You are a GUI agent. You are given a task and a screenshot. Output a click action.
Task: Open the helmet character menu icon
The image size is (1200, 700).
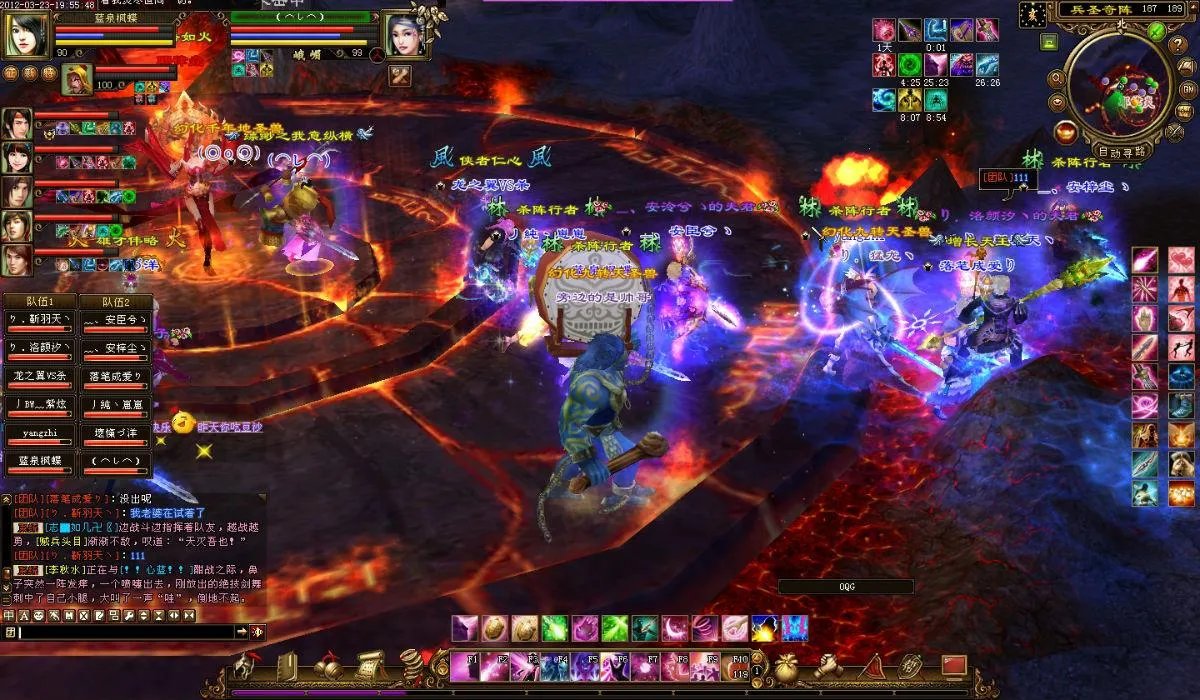pos(245,666)
